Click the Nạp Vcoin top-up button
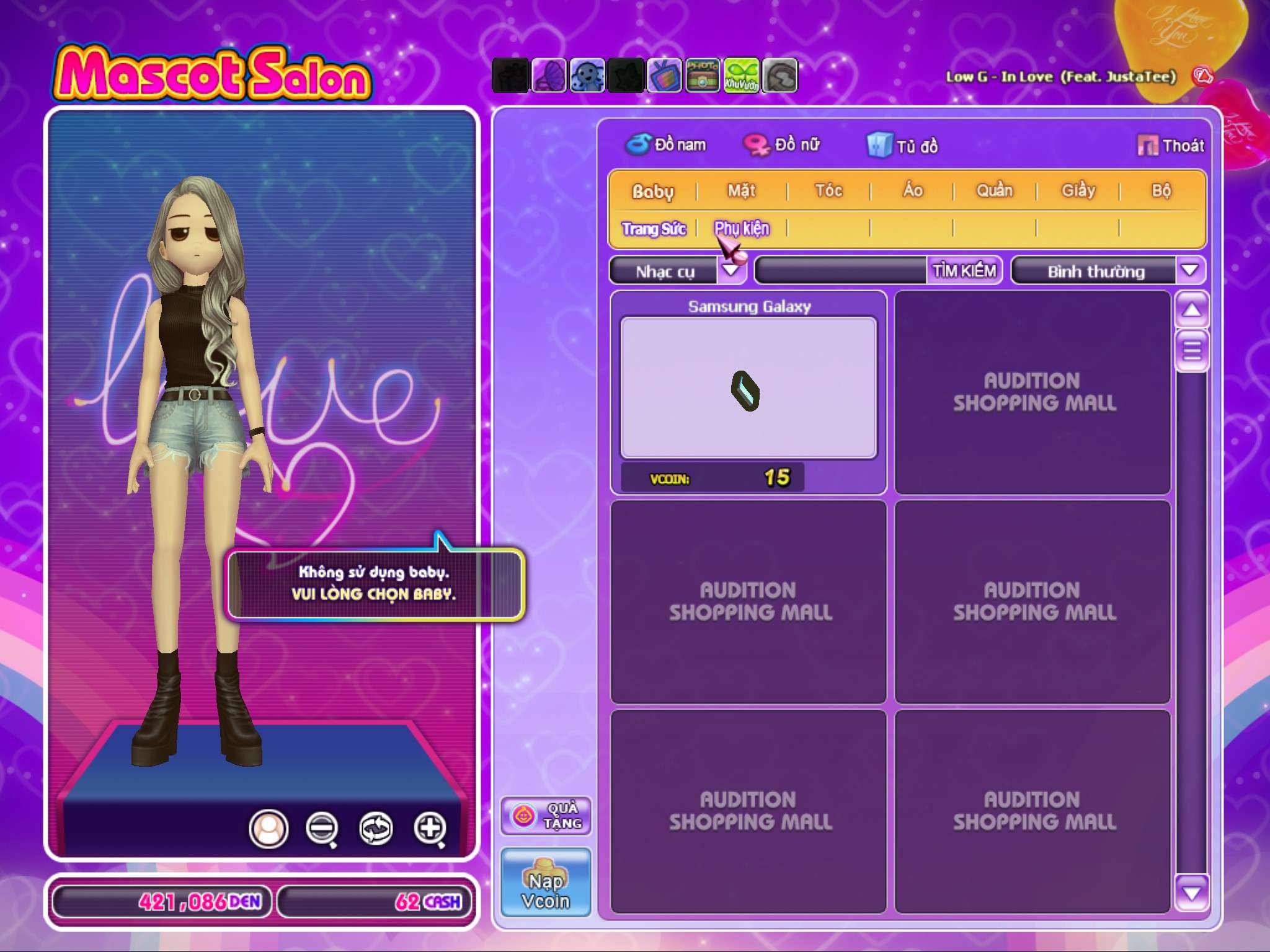Viewport: 1270px width, 952px height. (546, 883)
